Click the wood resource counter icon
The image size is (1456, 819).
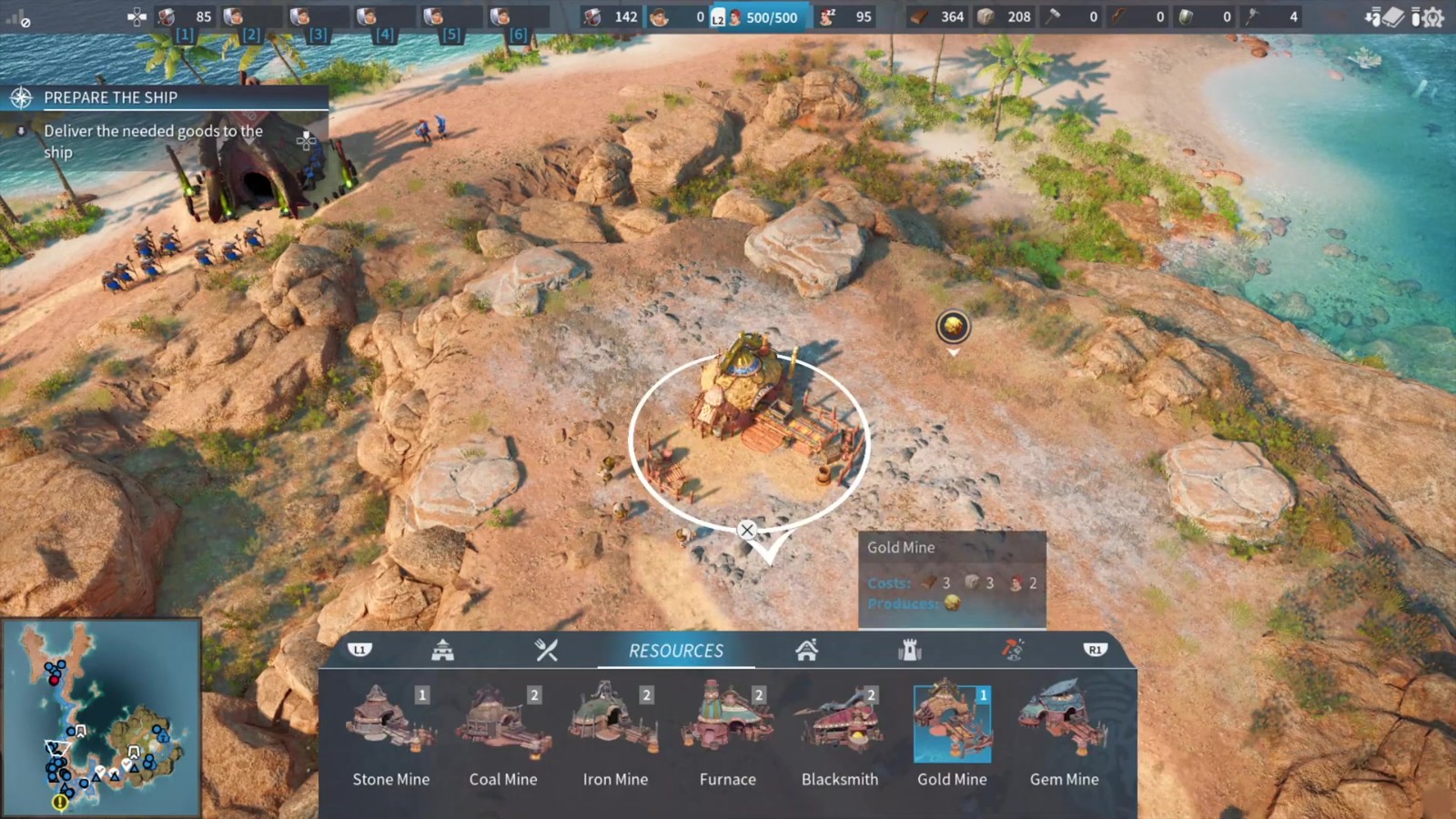coord(922,15)
